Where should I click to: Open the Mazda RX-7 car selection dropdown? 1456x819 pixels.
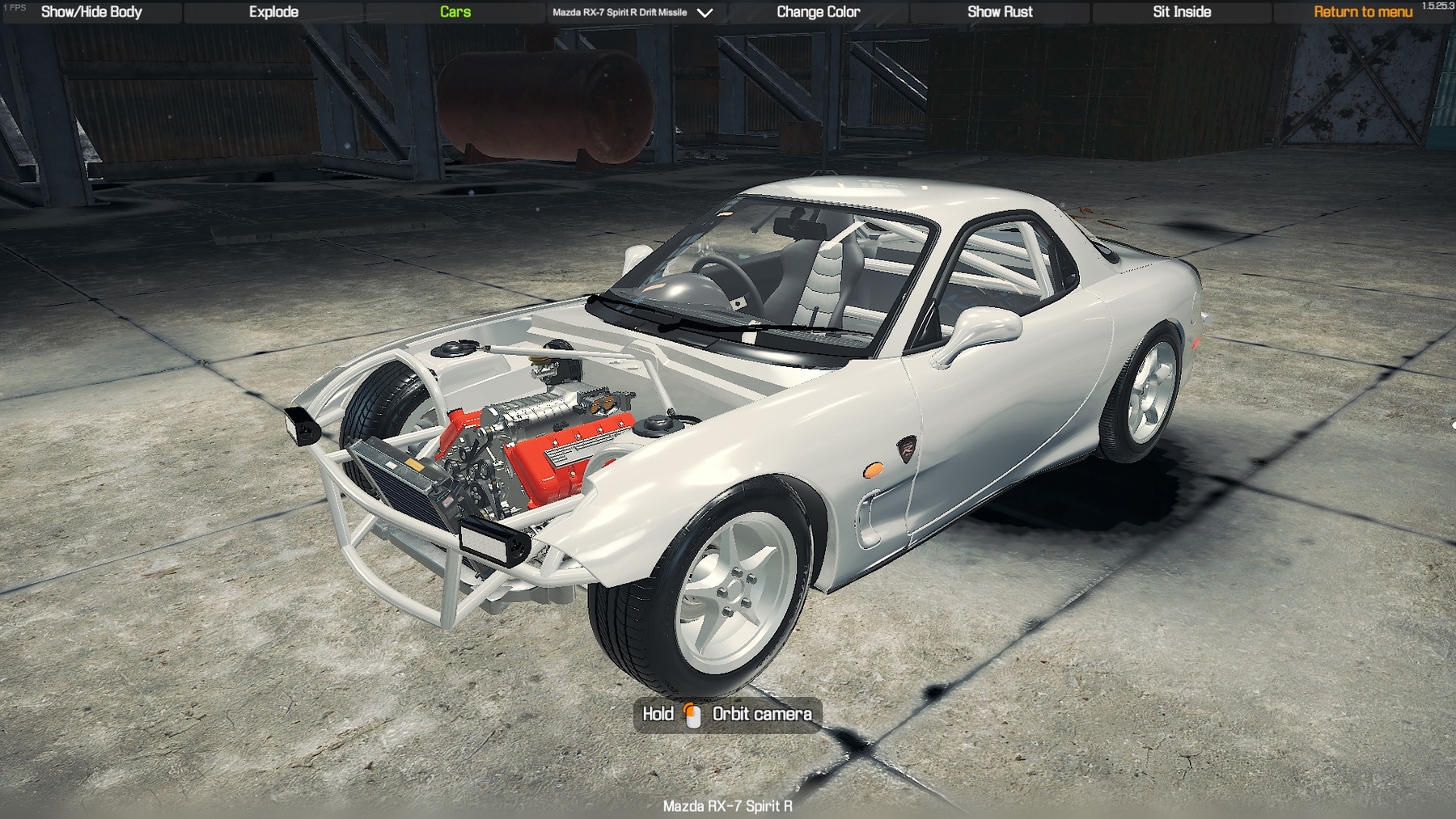(x=633, y=12)
